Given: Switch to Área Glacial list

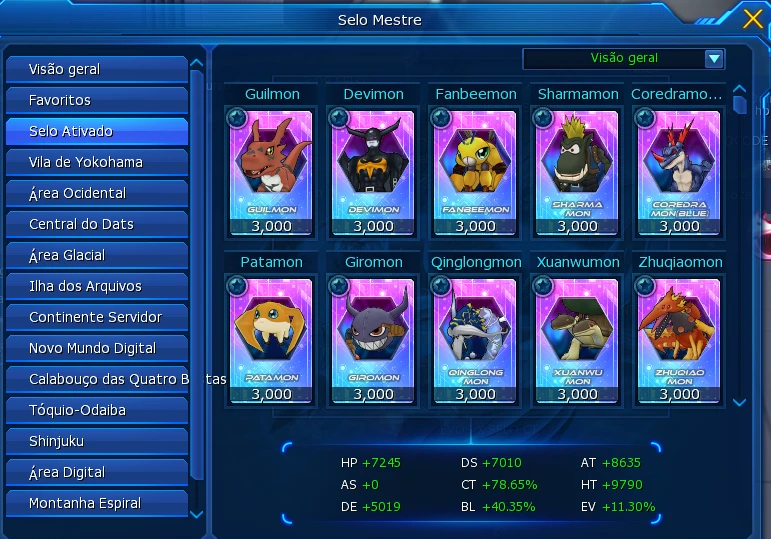Looking at the screenshot, I should [x=96, y=255].
